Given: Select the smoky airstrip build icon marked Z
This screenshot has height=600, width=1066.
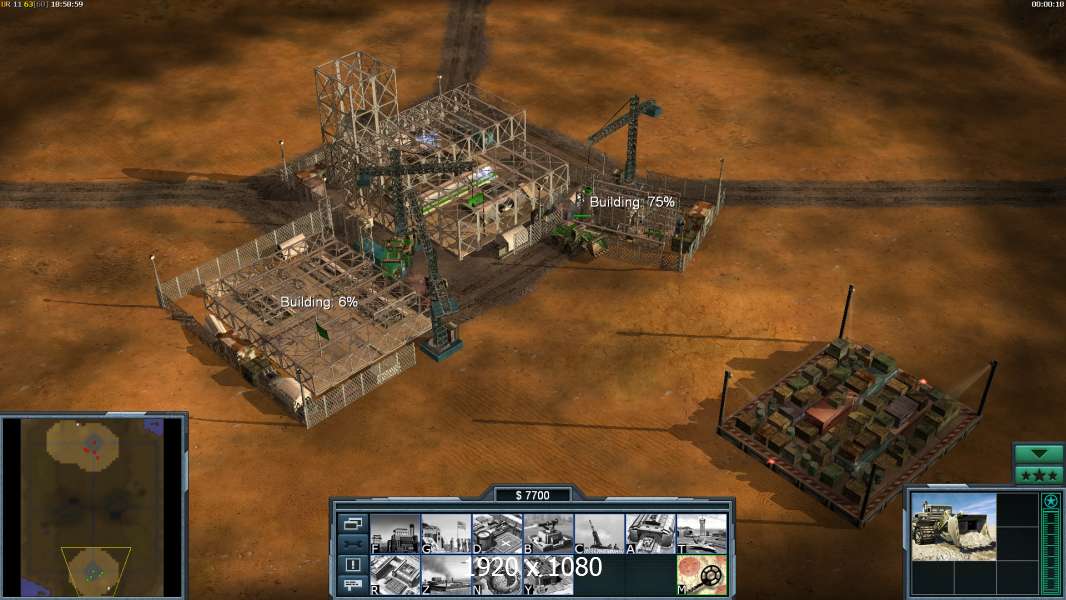Looking at the screenshot, I should [446, 575].
